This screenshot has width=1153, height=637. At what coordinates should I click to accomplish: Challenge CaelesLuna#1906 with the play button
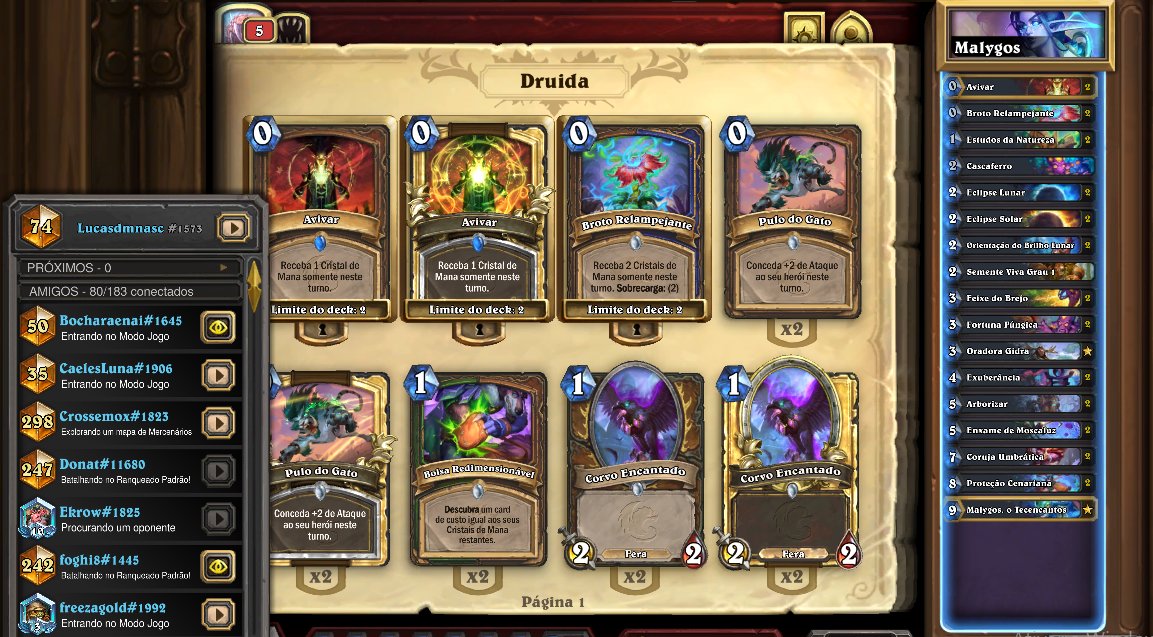point(218,375)
